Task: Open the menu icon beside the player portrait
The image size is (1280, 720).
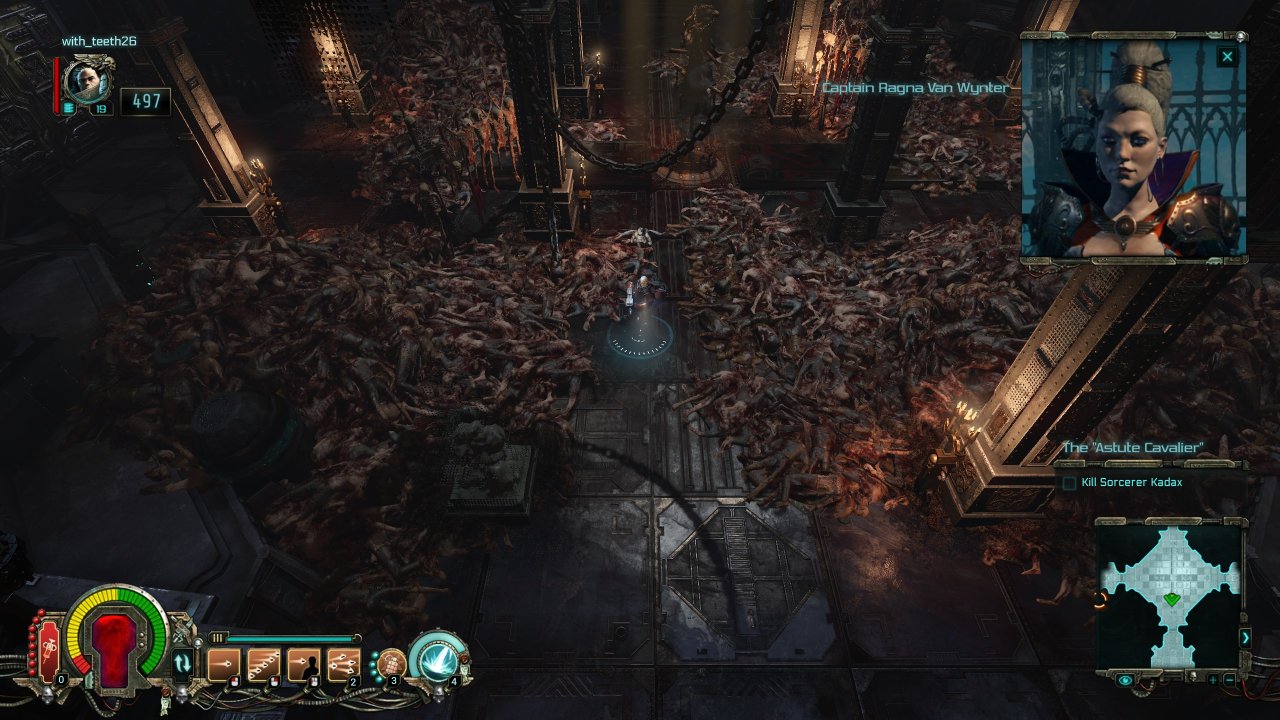Action: (69, 108)
